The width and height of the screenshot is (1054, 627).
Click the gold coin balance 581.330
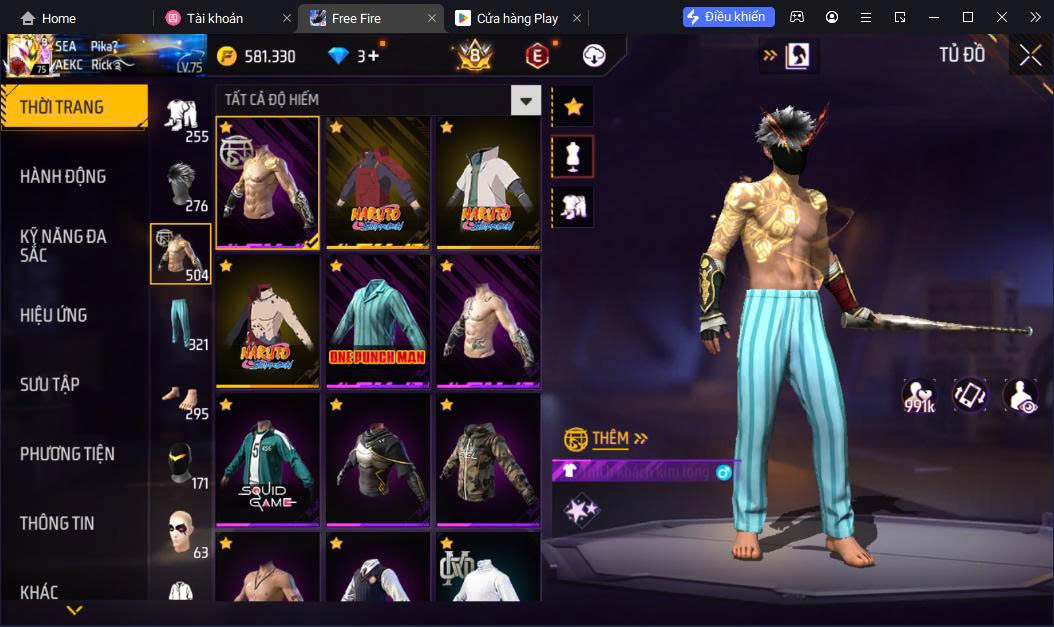(x=256, y=56)
